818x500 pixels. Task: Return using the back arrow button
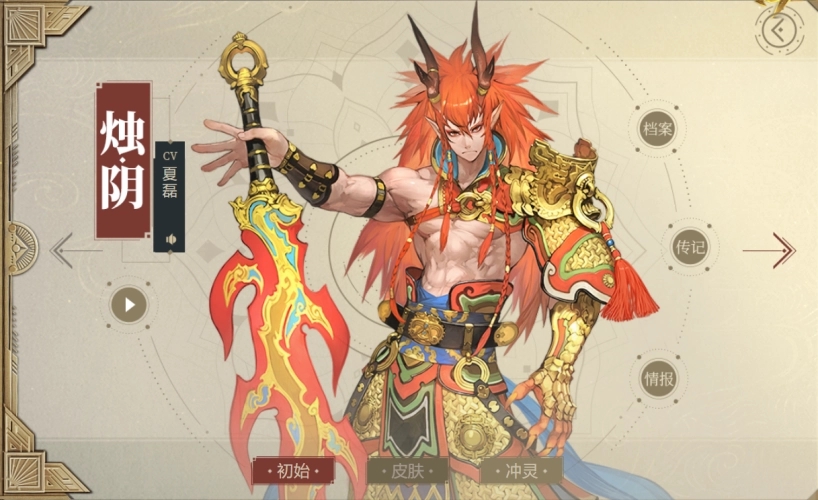point(779,30)
